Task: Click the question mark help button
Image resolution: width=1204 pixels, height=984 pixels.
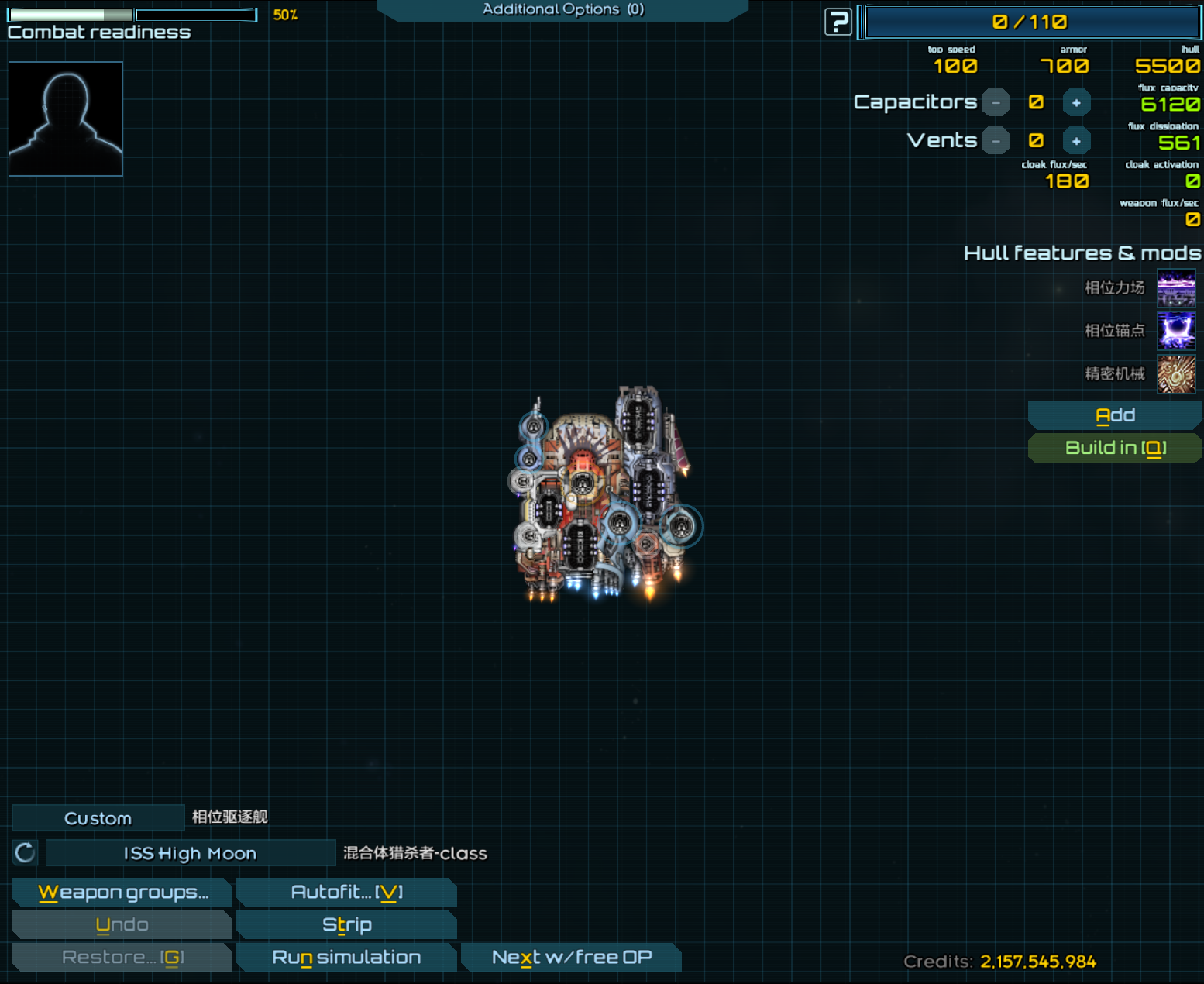Action: [838, 22]
